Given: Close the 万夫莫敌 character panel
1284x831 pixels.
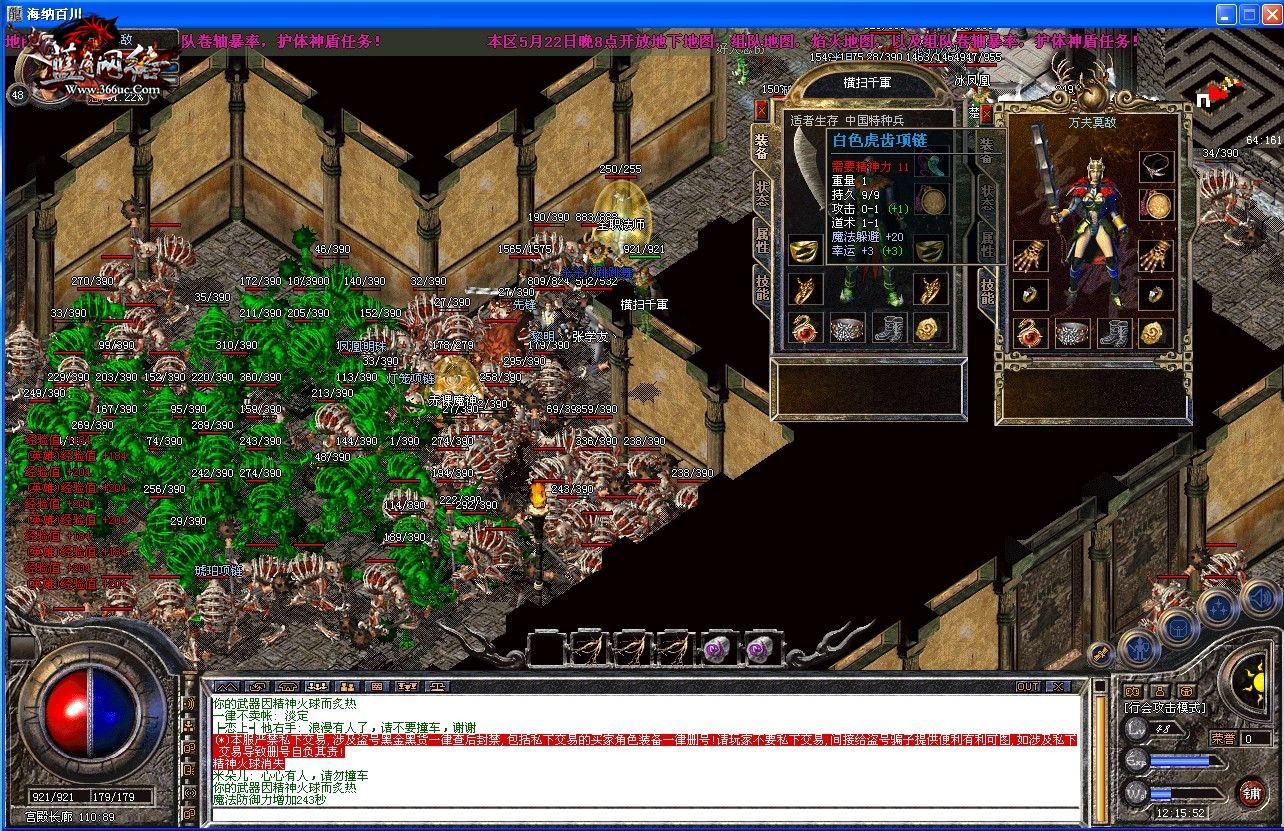Looking at the screenshot, I should pyautogui.click(x=987, y=114).
